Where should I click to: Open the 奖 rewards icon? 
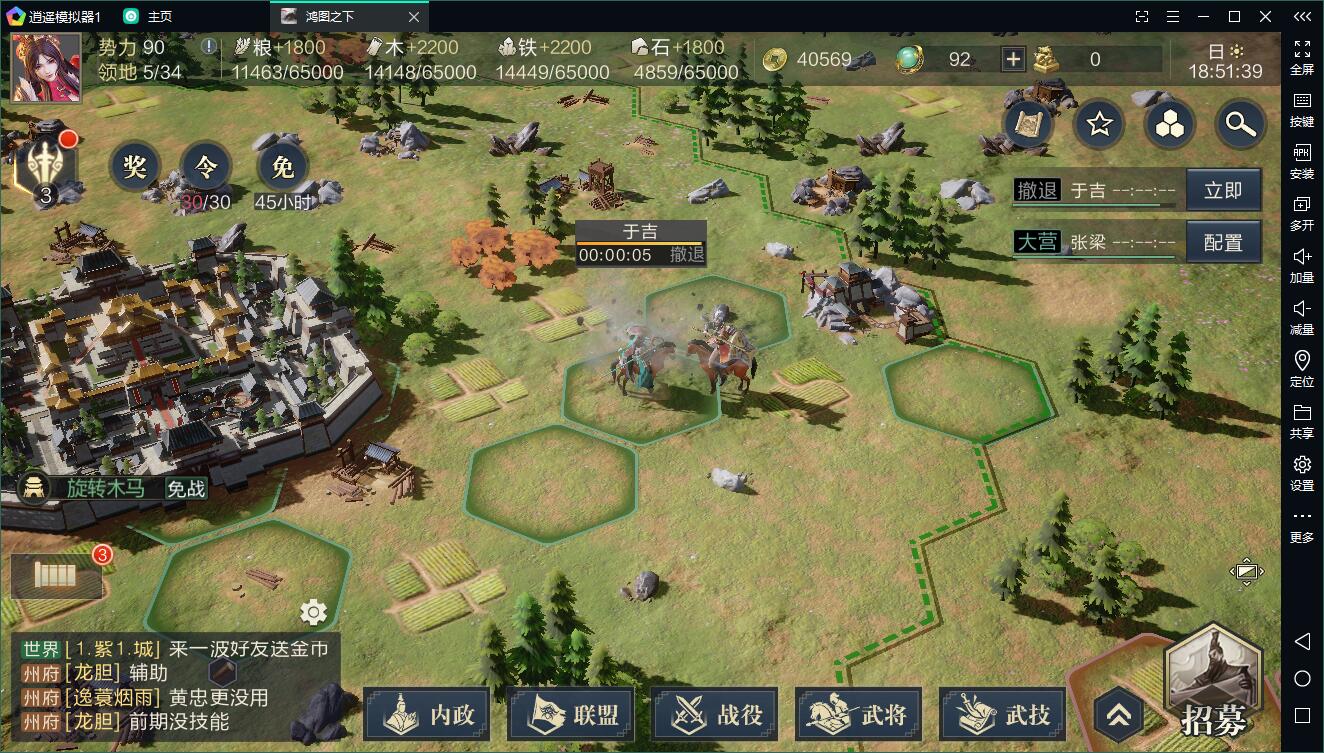click(135, 167)
